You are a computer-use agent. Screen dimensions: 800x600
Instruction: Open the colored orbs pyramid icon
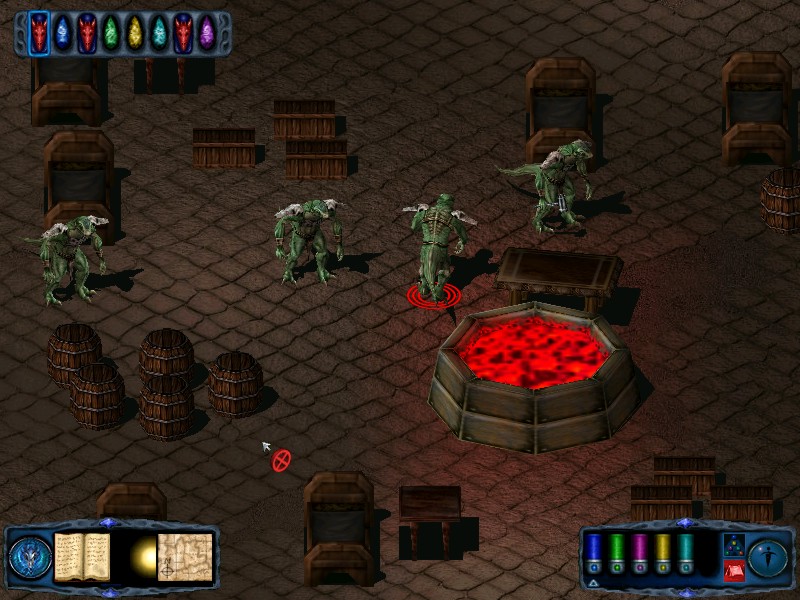tap(732, 544)
